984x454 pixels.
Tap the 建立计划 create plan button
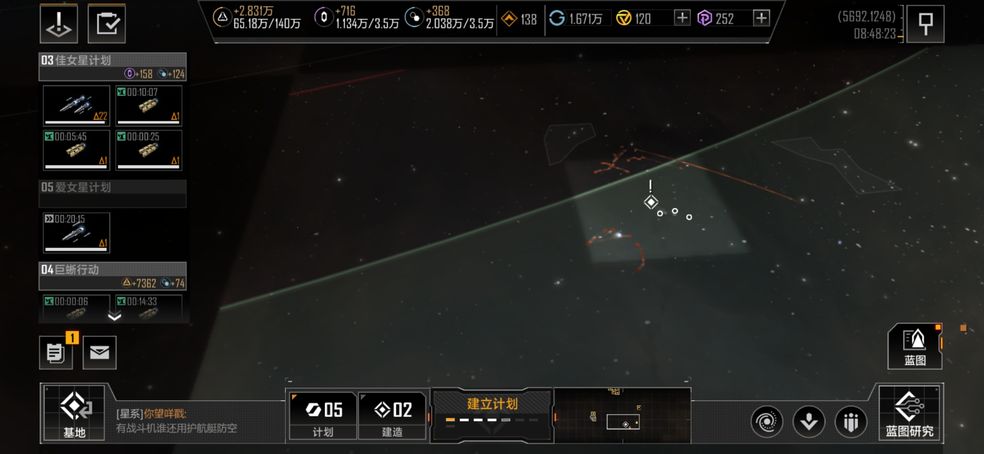click(492, 413)
